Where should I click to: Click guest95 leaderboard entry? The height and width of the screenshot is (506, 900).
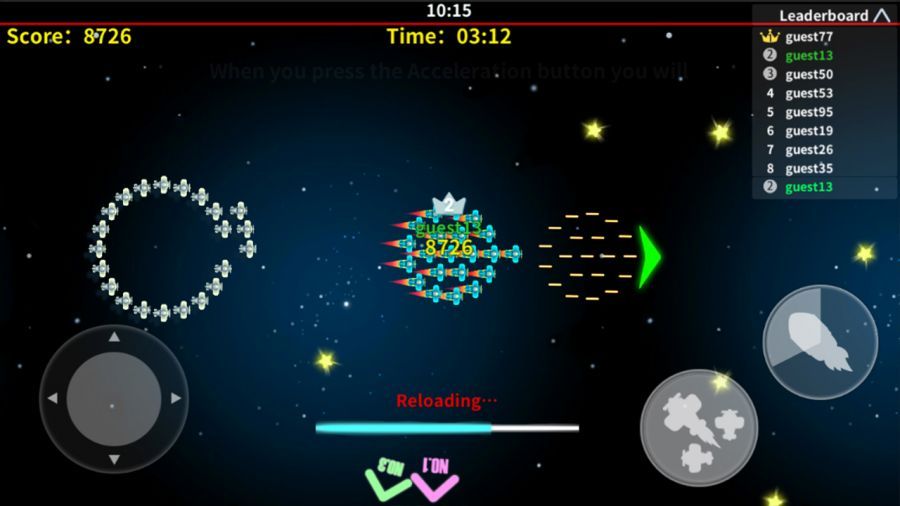point(808,112)
